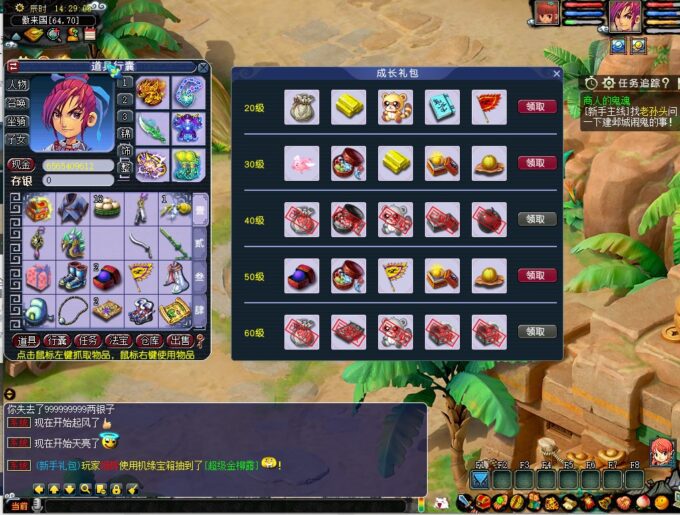Viewport: 680px width, 515px height.
Task: Click the player portrait at top right
Action: click(625, 14)
